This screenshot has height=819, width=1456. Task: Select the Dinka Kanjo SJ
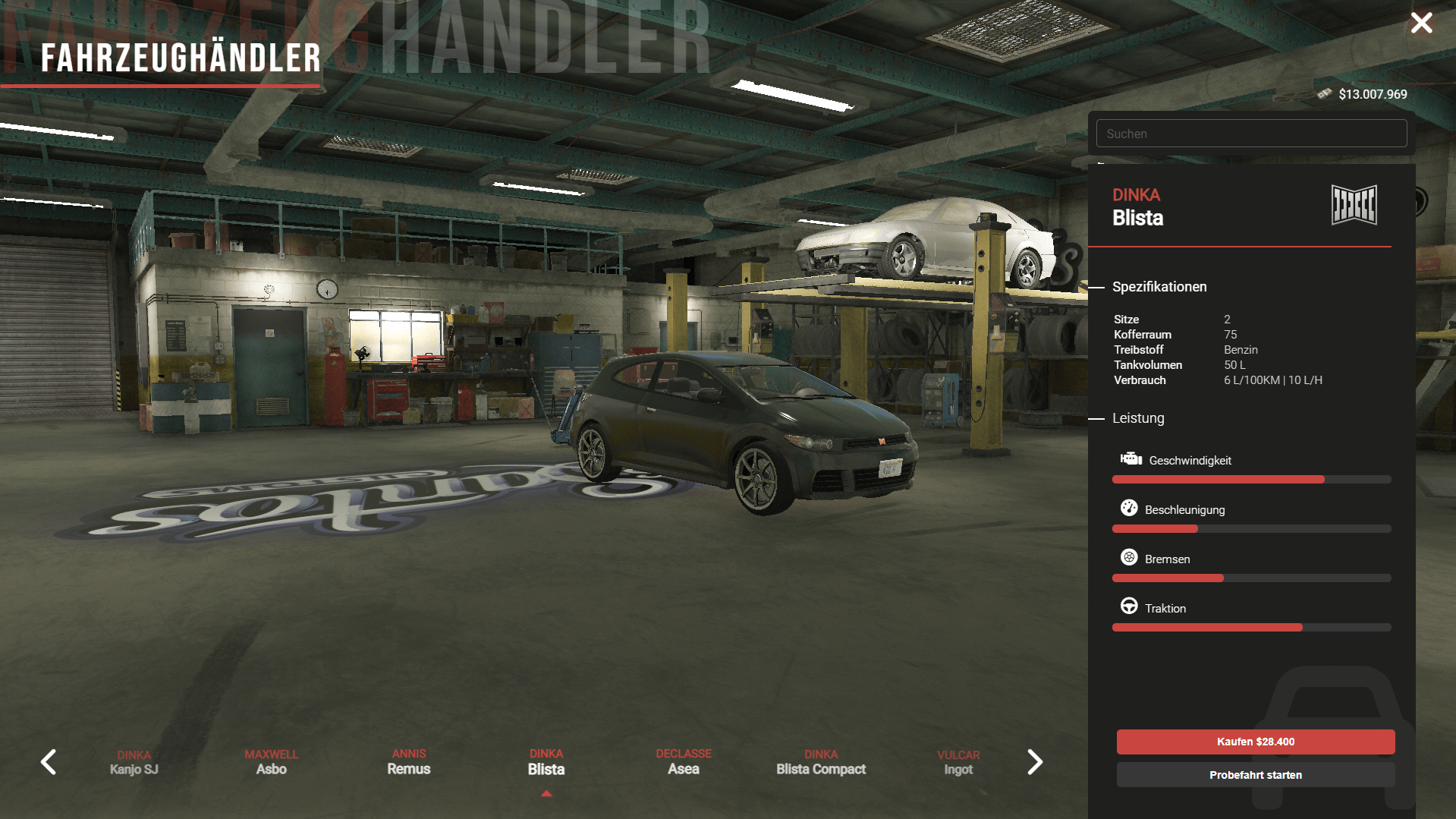point(134,763)
